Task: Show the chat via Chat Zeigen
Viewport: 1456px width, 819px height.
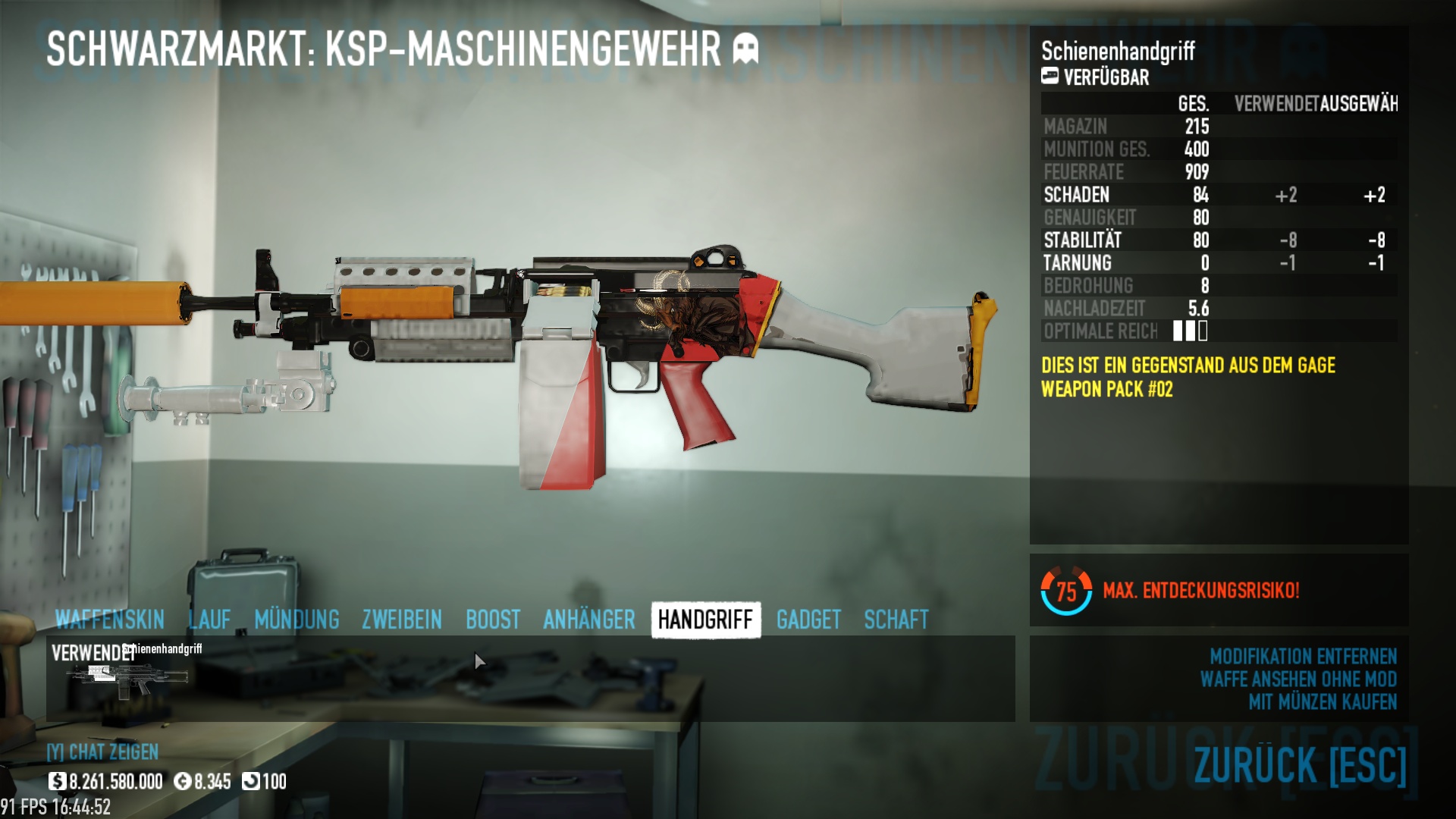Action: click(x=103, y=752)
